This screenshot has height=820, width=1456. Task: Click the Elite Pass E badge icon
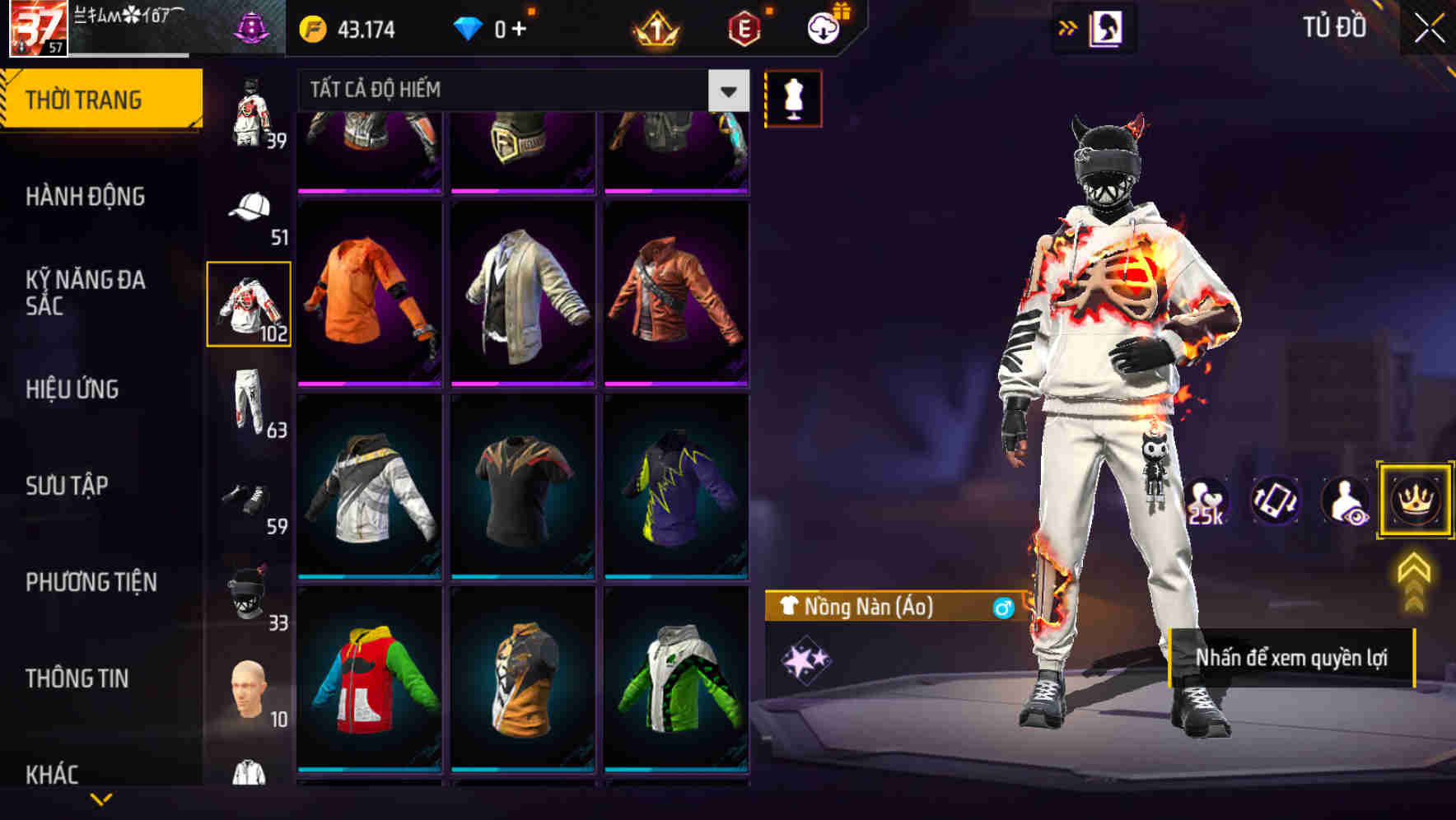tap(745, 28)
